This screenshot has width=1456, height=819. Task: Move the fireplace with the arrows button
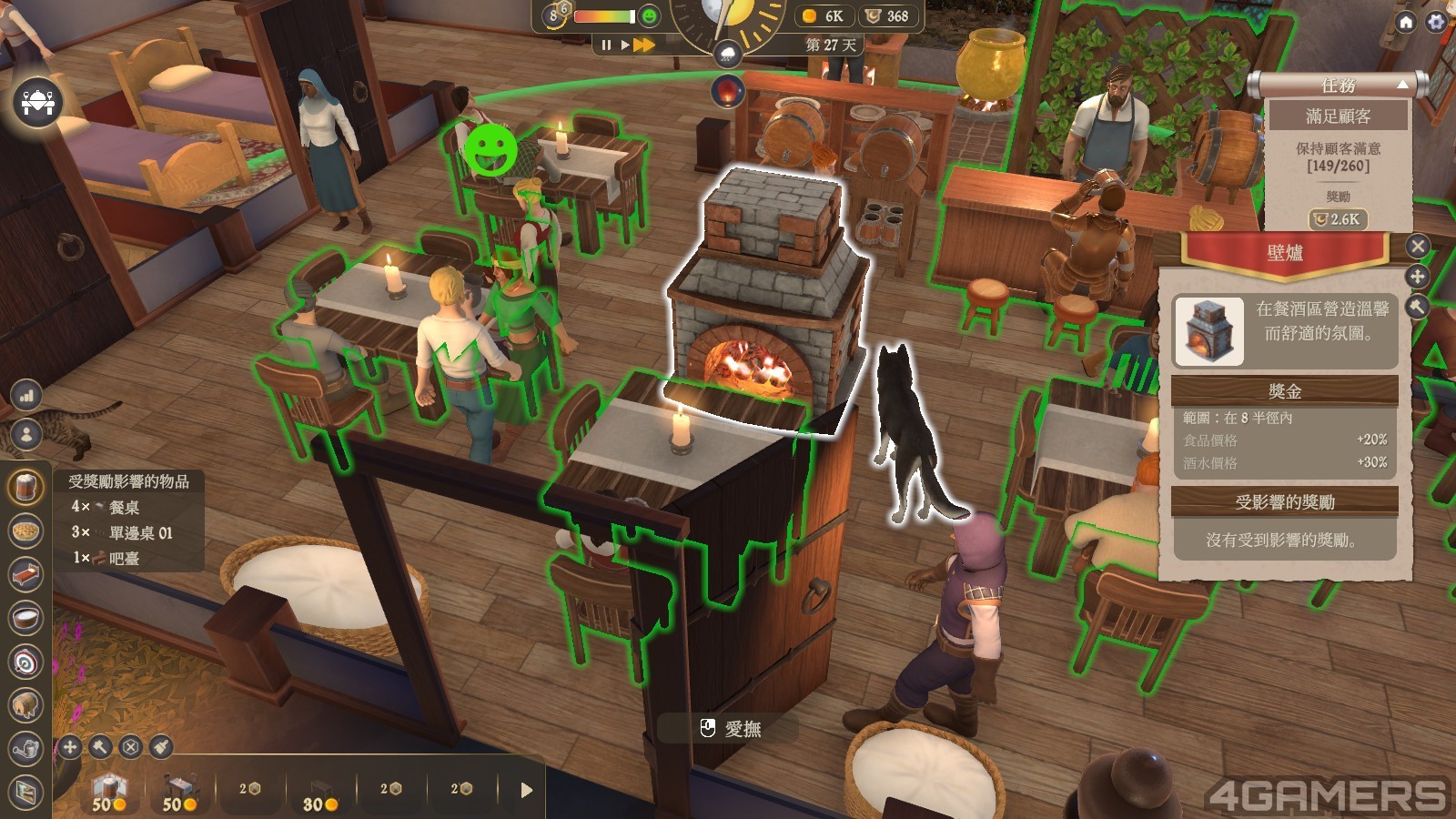[x=1418, y=277]
